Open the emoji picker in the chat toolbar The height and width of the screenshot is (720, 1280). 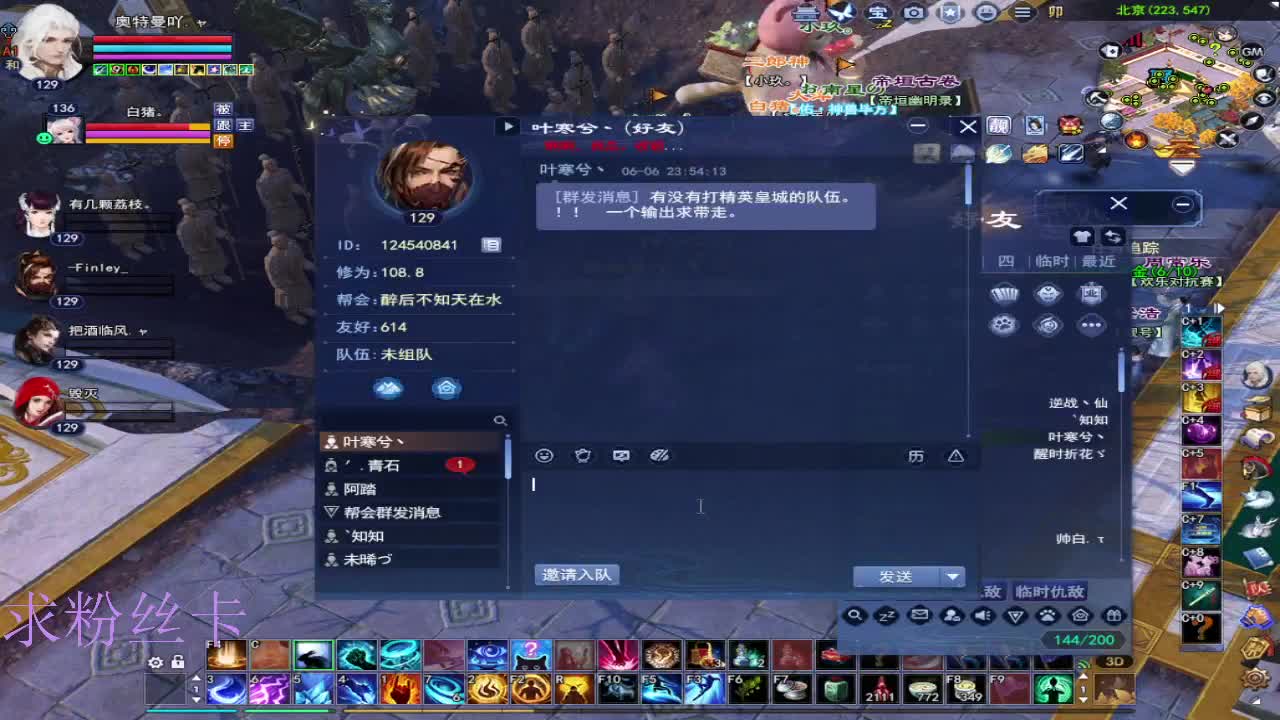point(543,455)
